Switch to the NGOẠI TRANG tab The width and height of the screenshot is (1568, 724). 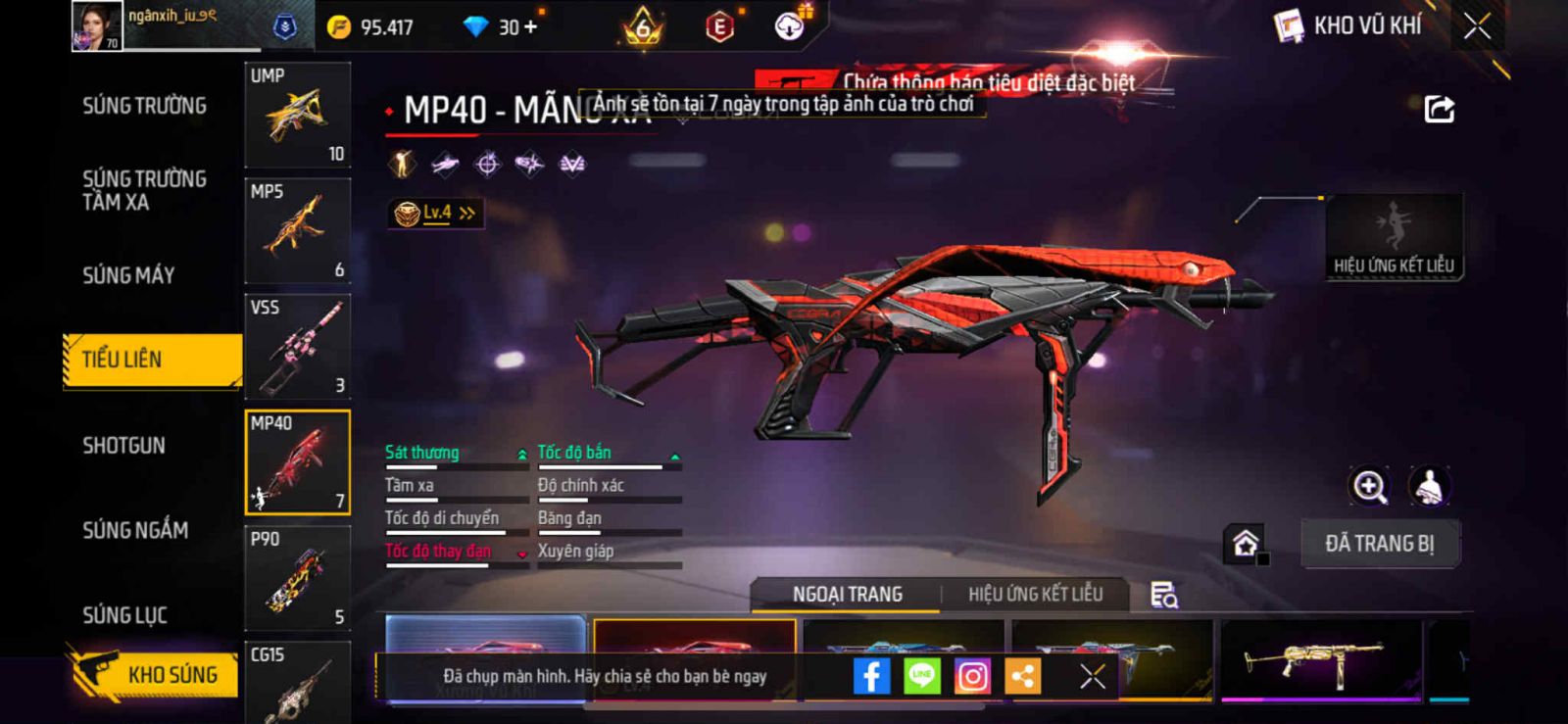[847, 595]
